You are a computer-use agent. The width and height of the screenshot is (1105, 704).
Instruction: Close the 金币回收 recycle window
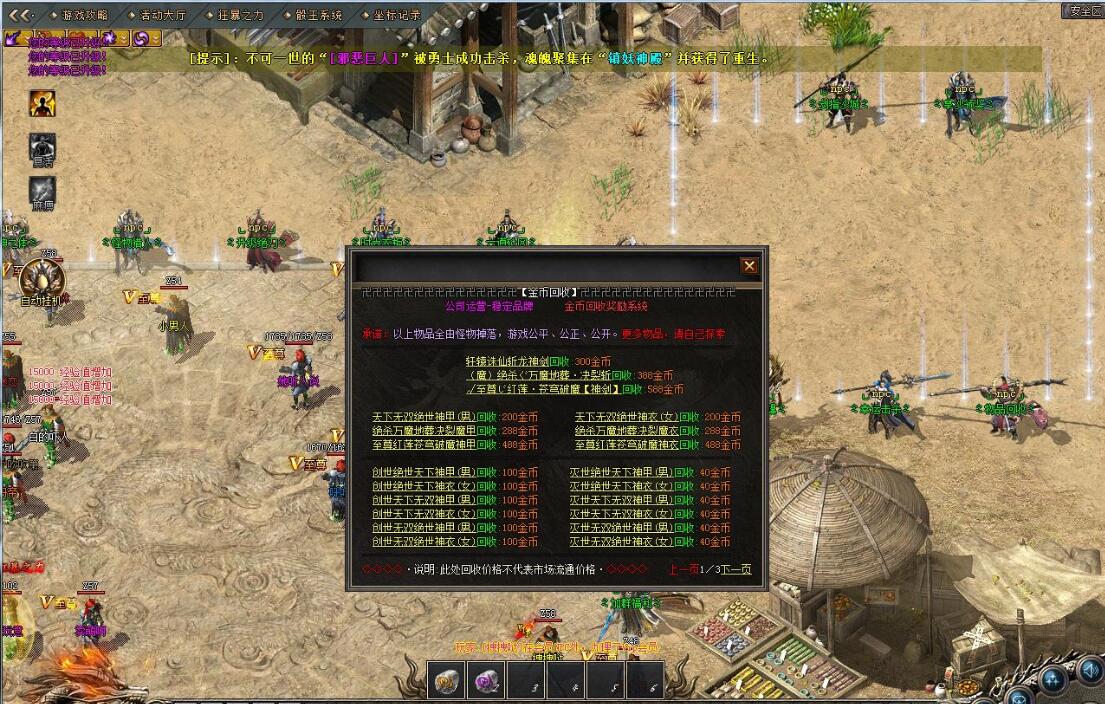pos(749,266)
